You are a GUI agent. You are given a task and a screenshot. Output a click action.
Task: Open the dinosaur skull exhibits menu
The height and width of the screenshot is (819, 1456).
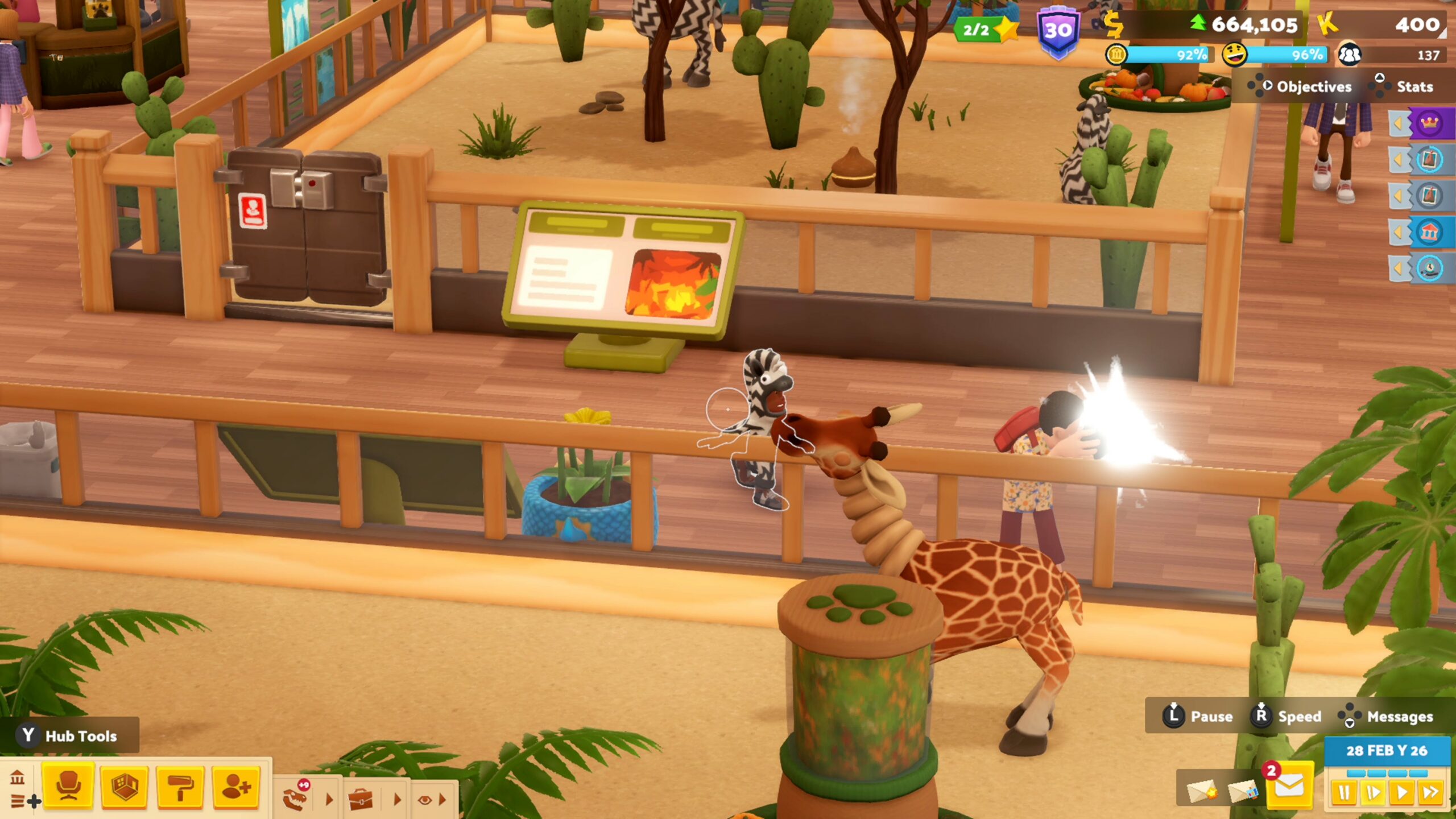[296, 798]
